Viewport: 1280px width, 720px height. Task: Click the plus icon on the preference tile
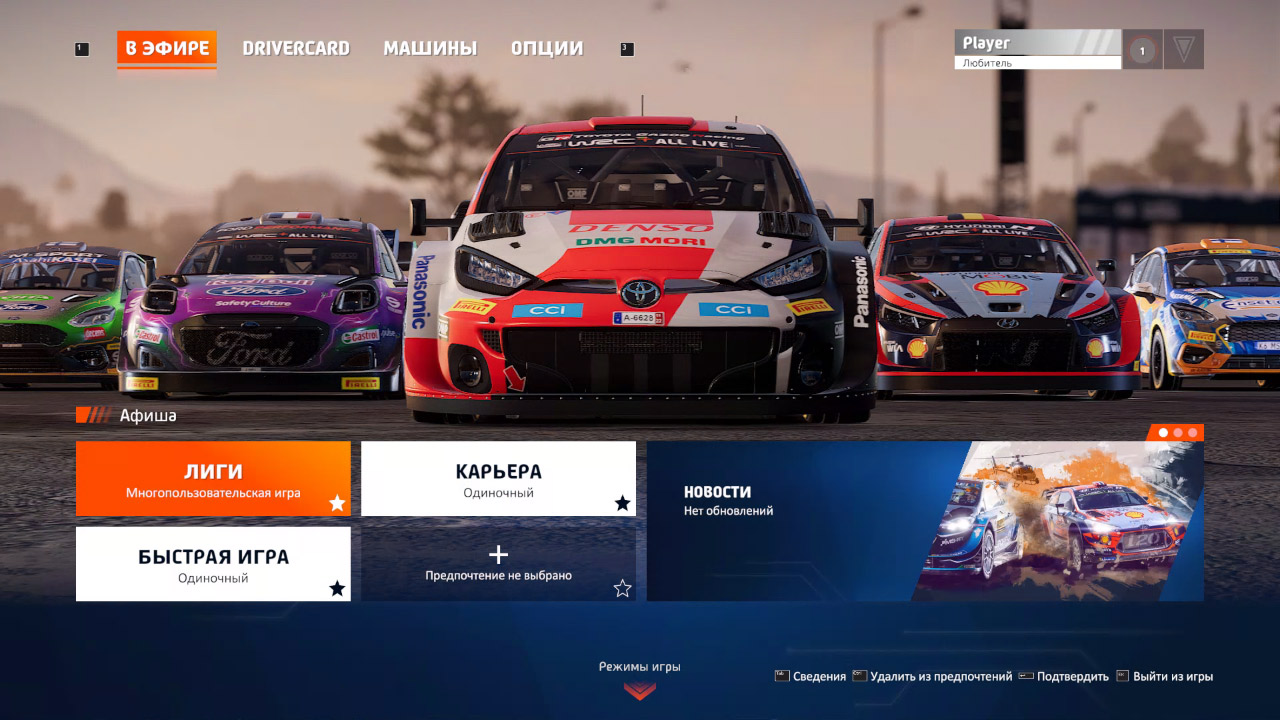pos(498,554)
